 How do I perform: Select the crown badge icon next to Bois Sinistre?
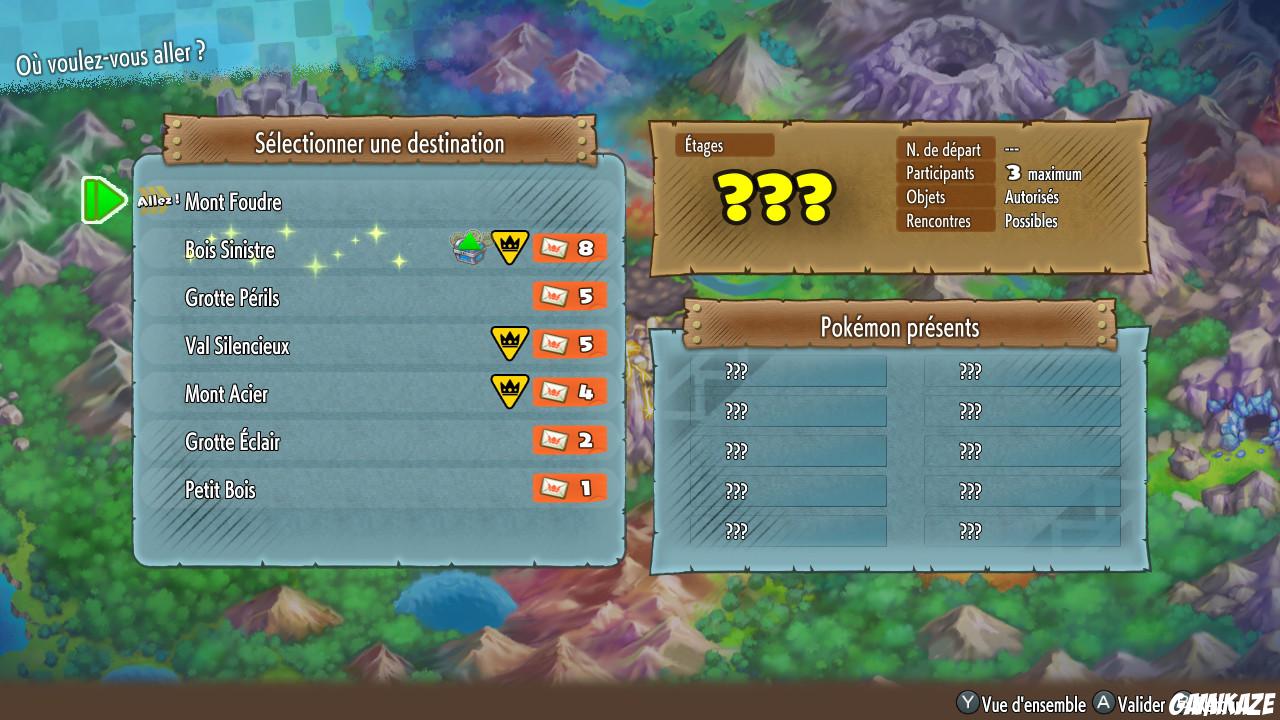point(508,244)
